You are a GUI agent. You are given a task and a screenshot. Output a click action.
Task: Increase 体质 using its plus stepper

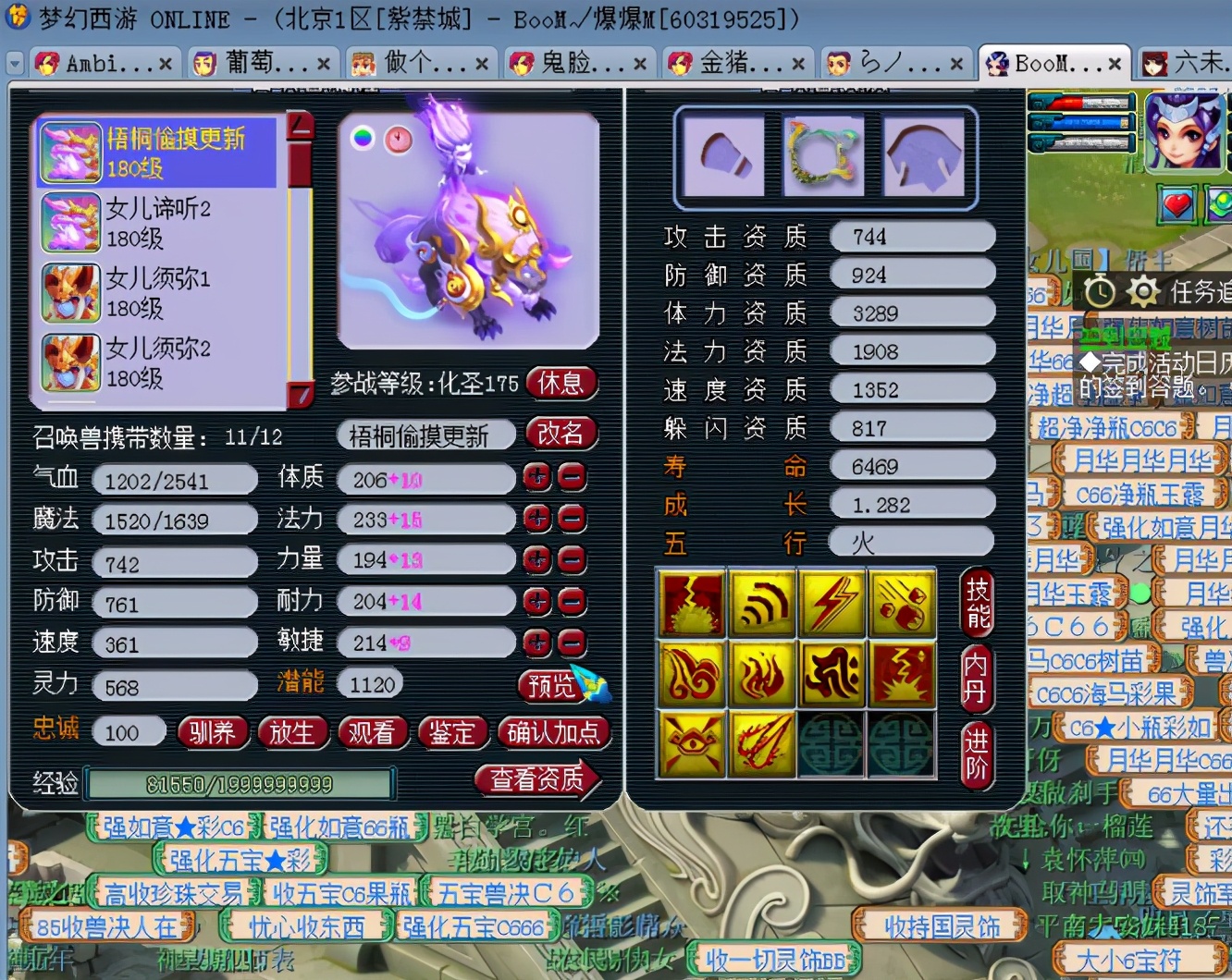click(x=537, y=478)
